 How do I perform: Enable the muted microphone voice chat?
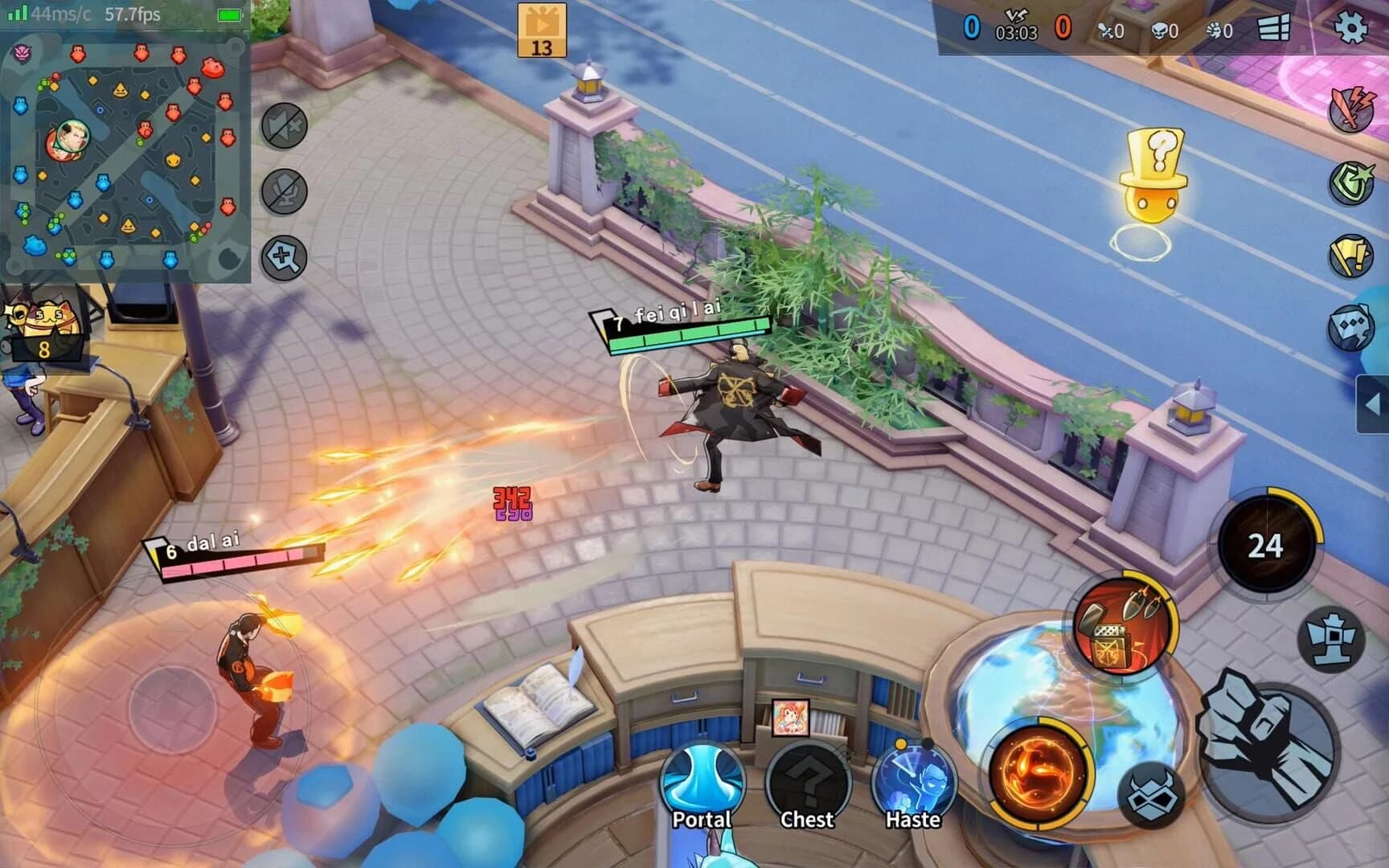point(284,193)
